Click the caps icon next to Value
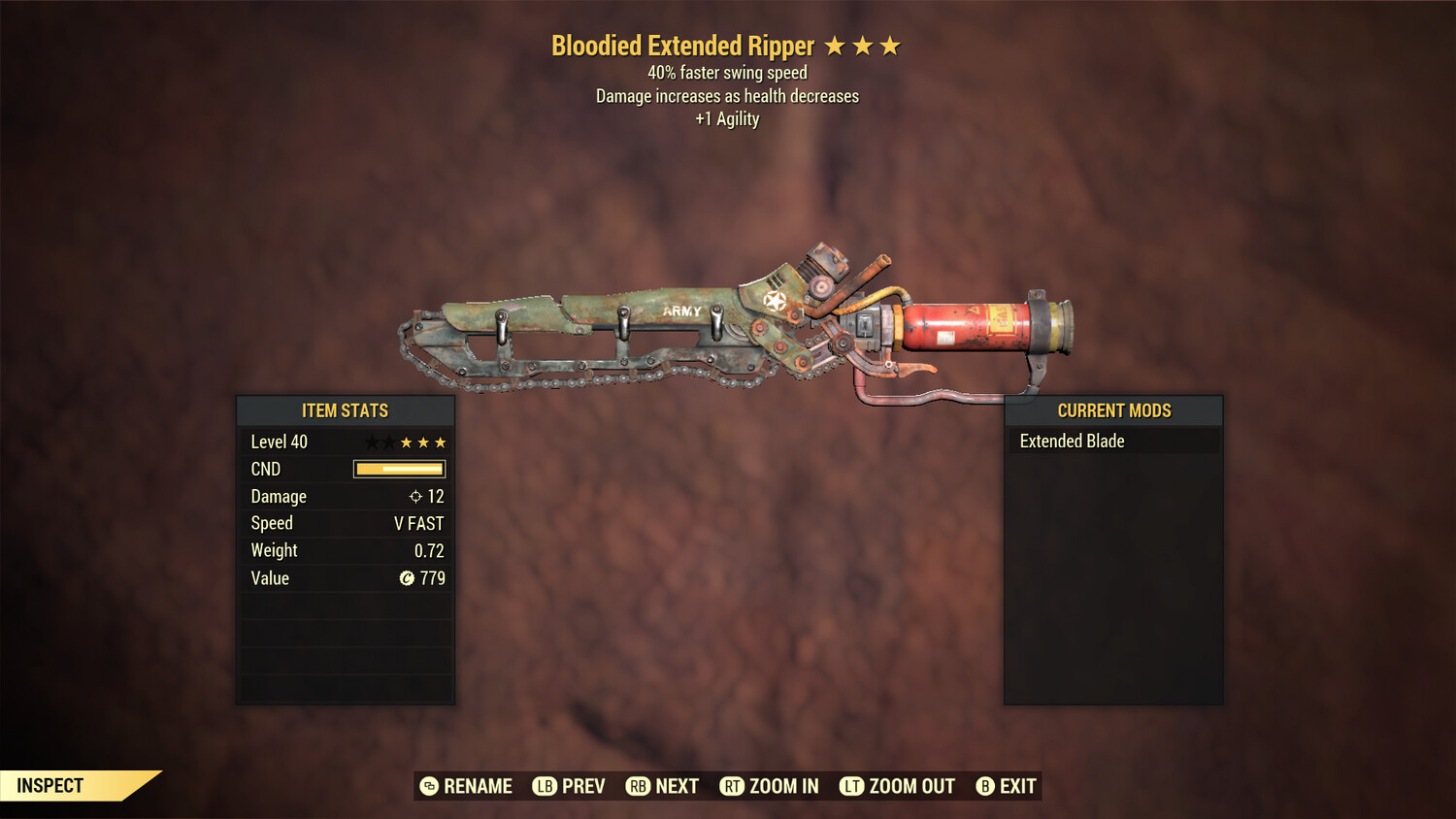 [409, 578]
